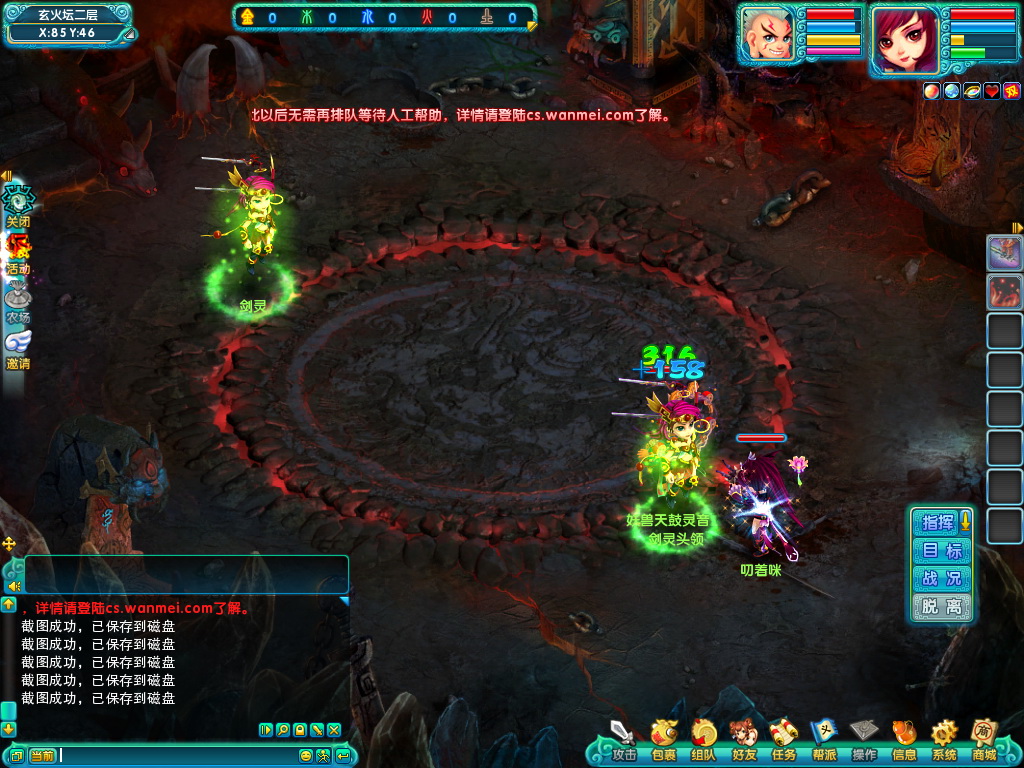
Task: Click the 邀请 (Invite) side icon
Action: click(18, 347)
